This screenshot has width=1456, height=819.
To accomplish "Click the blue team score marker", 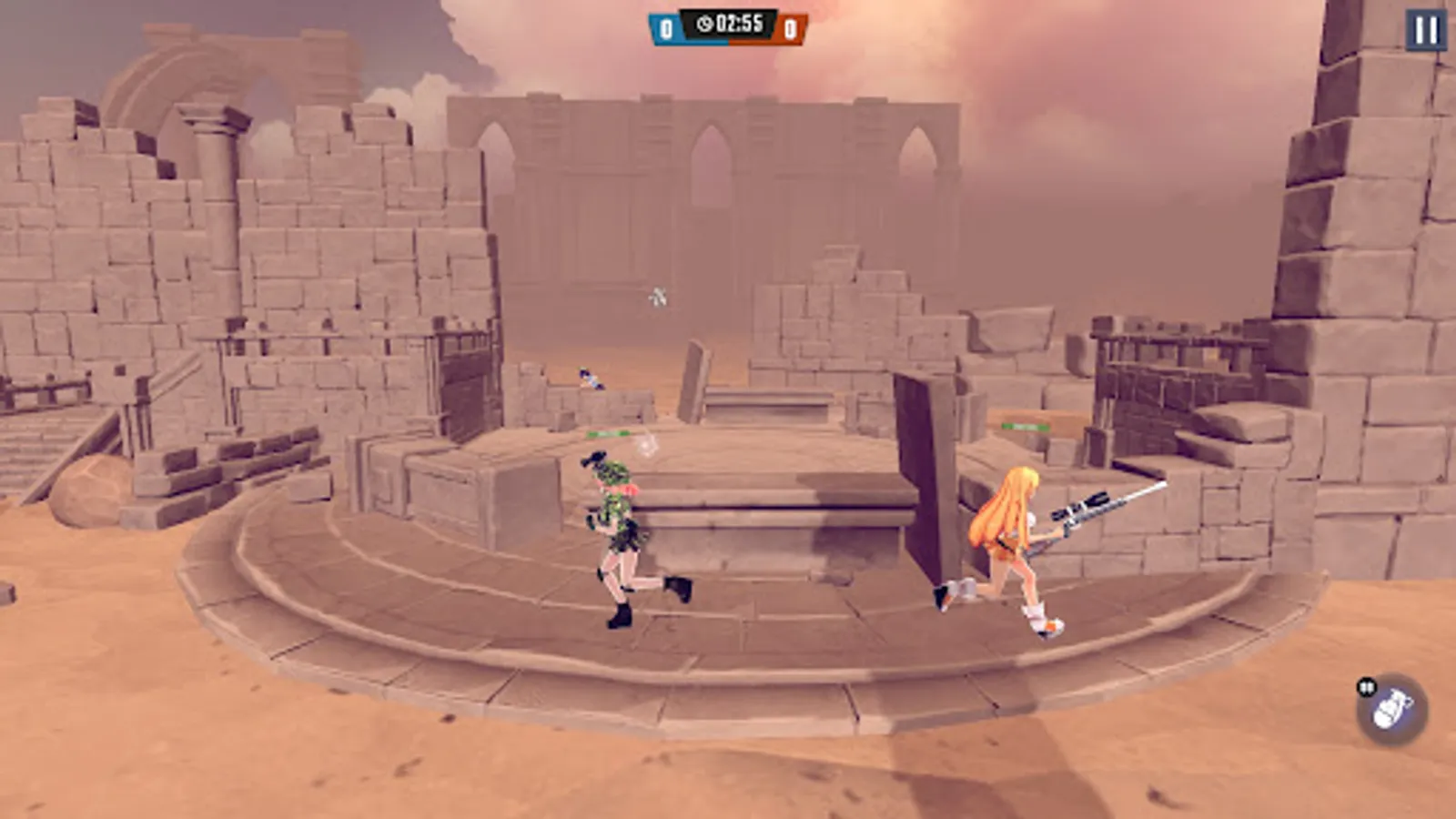I will click(666, 25).
